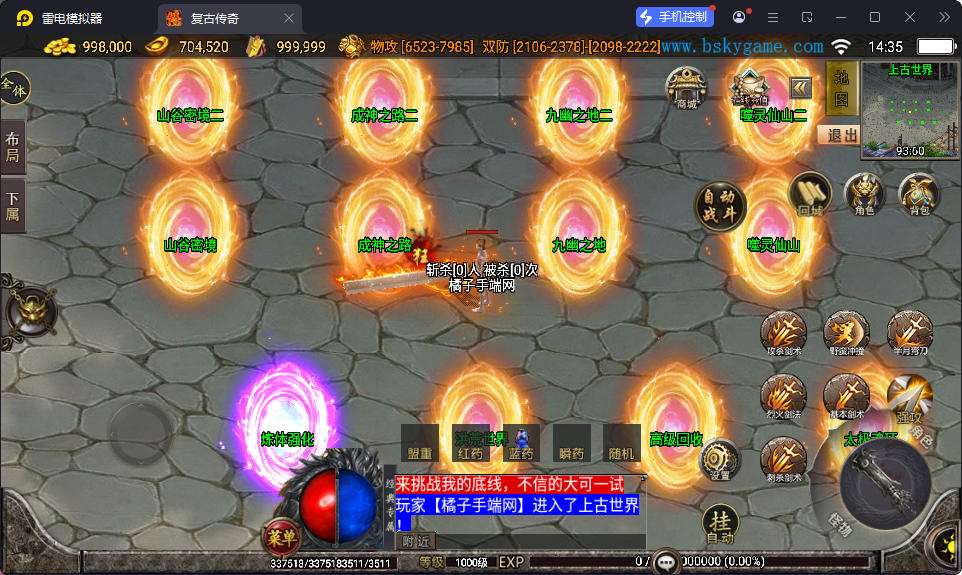Activate the 半月弯刀 skill
The height and width of the screenshot is (575, 962).
(909, 333)
